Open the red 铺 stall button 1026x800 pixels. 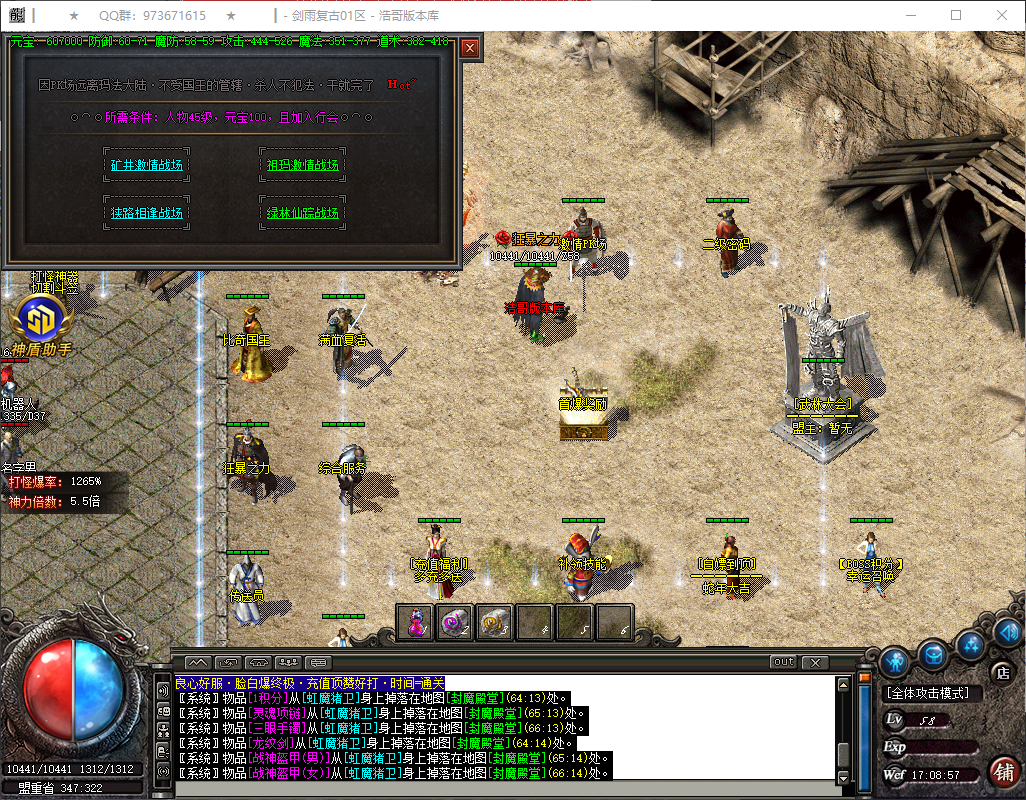tap(1004, 772)
